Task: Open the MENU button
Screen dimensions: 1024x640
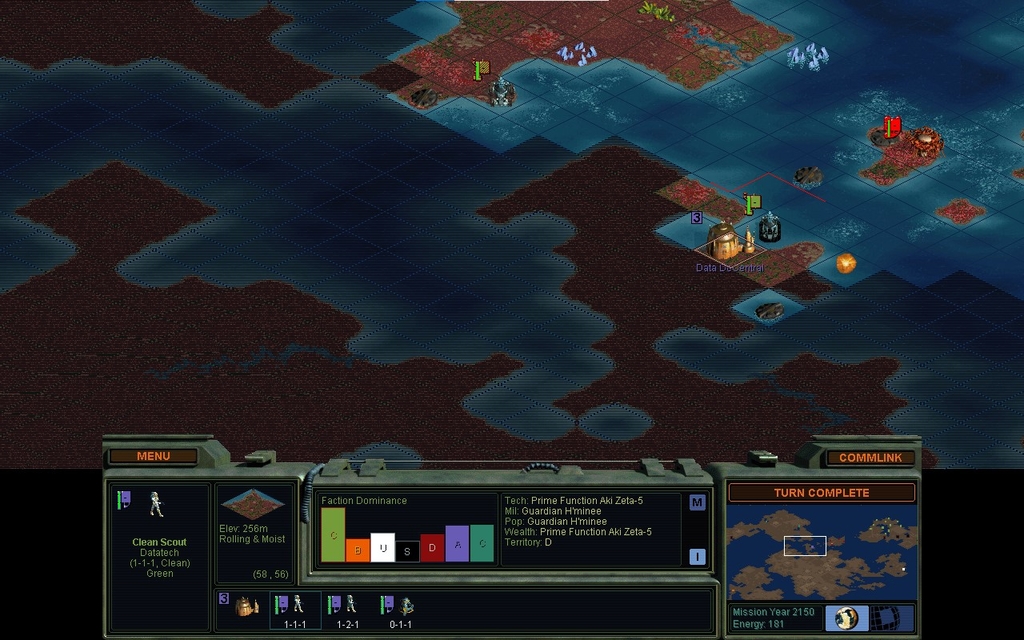Action: (x=153, y=457)
